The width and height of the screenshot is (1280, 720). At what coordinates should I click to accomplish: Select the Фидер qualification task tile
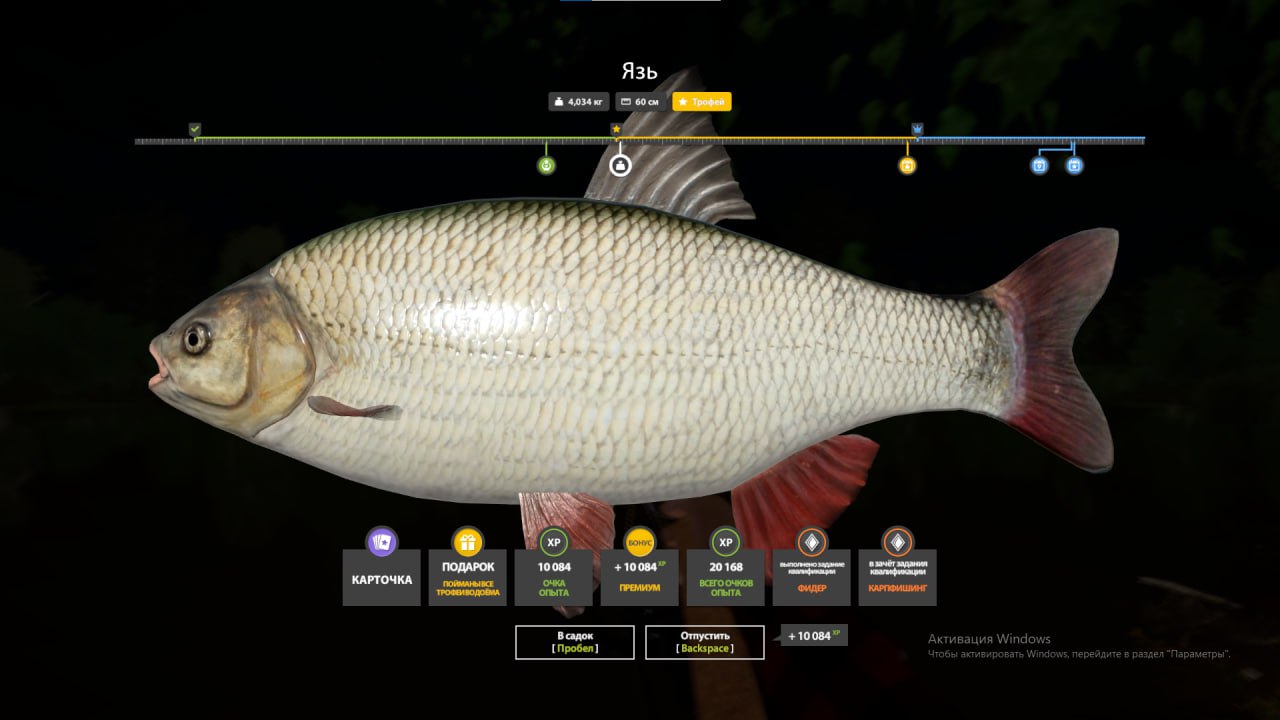812,578
